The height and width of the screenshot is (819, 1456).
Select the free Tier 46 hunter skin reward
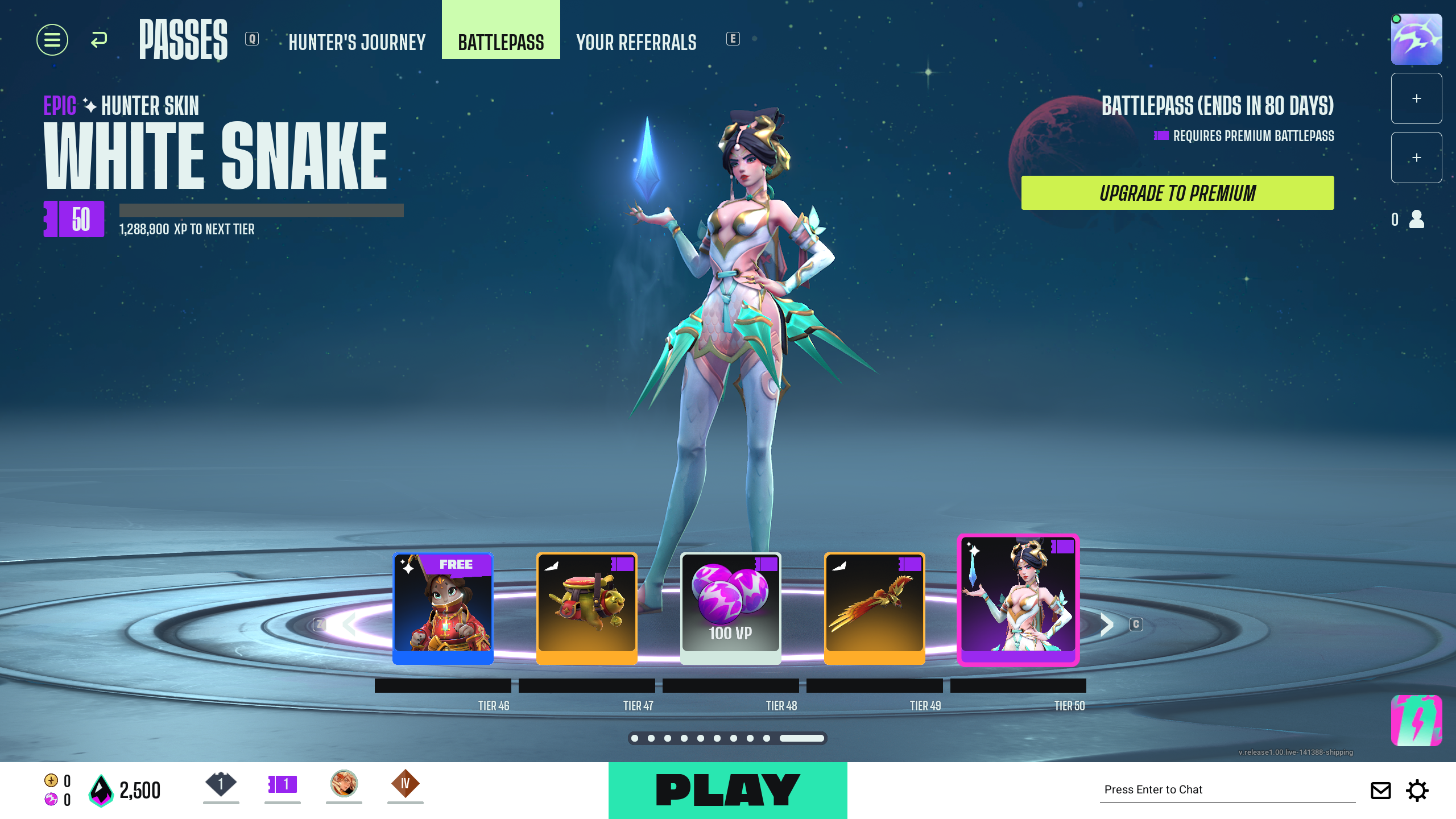point(443,606)
